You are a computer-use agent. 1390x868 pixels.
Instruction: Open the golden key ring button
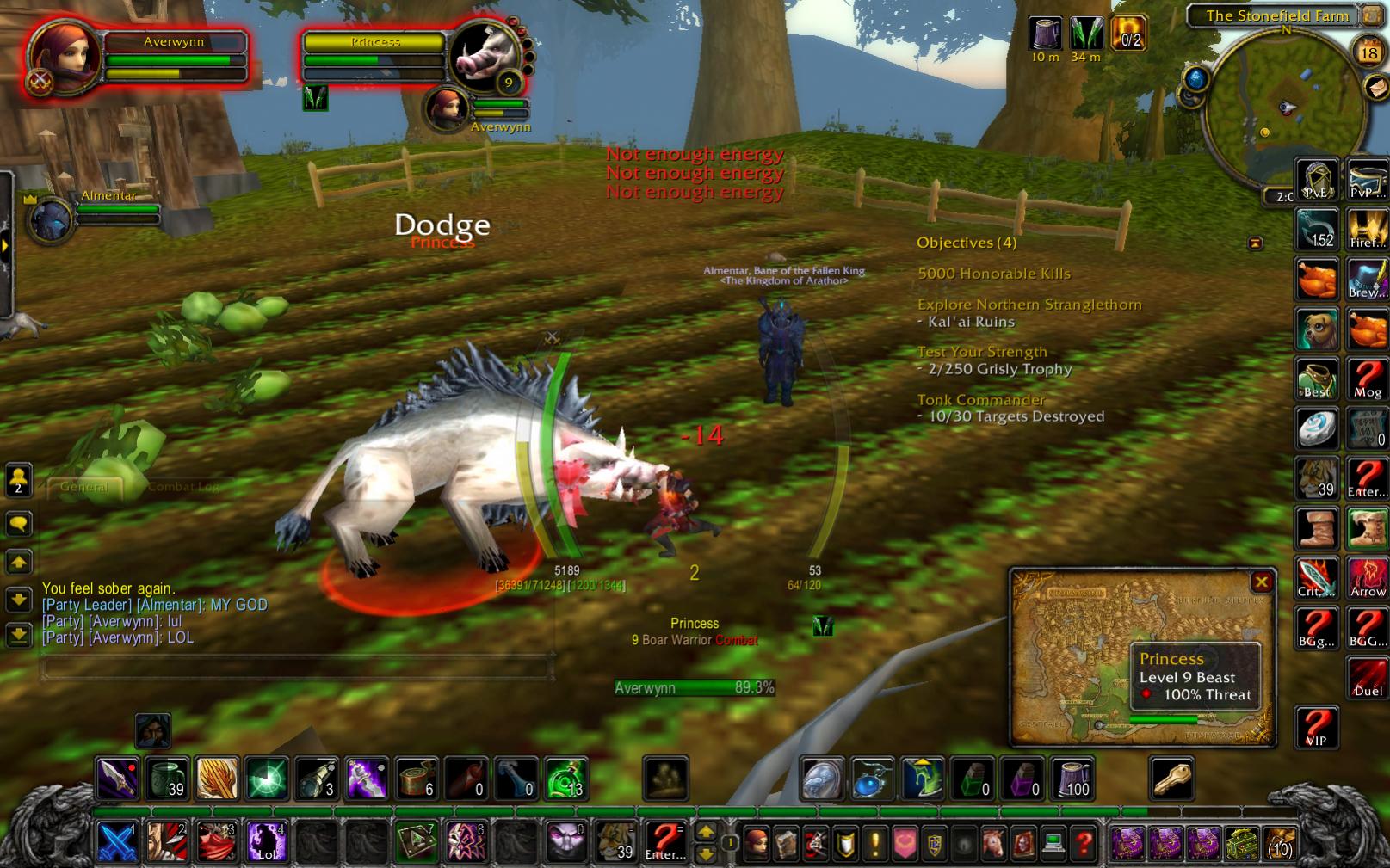[x=1171, y=779]
